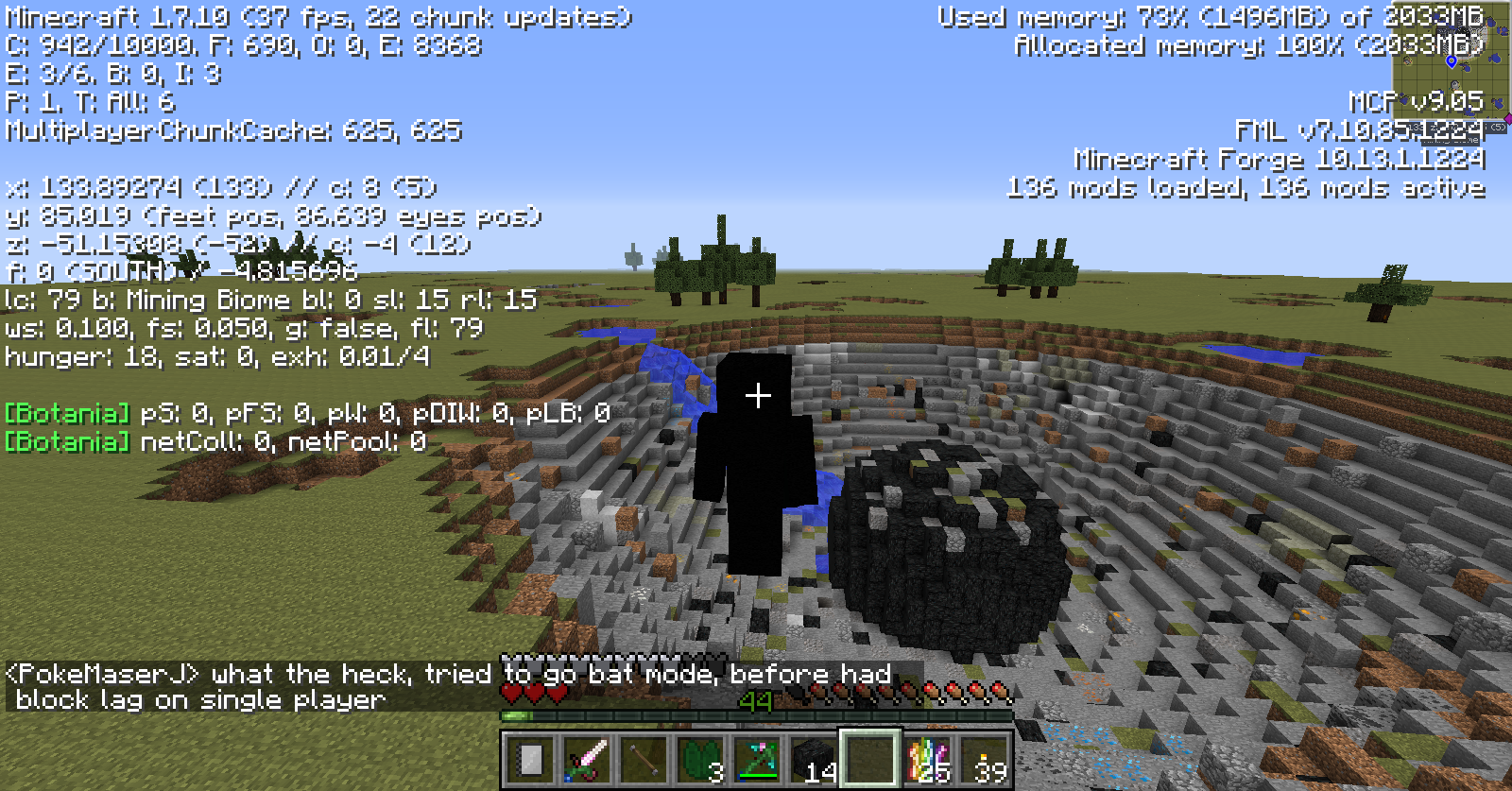Click the blue player marker on the minimap
Screen dimensions: 1512x791
click(1452, 61)
